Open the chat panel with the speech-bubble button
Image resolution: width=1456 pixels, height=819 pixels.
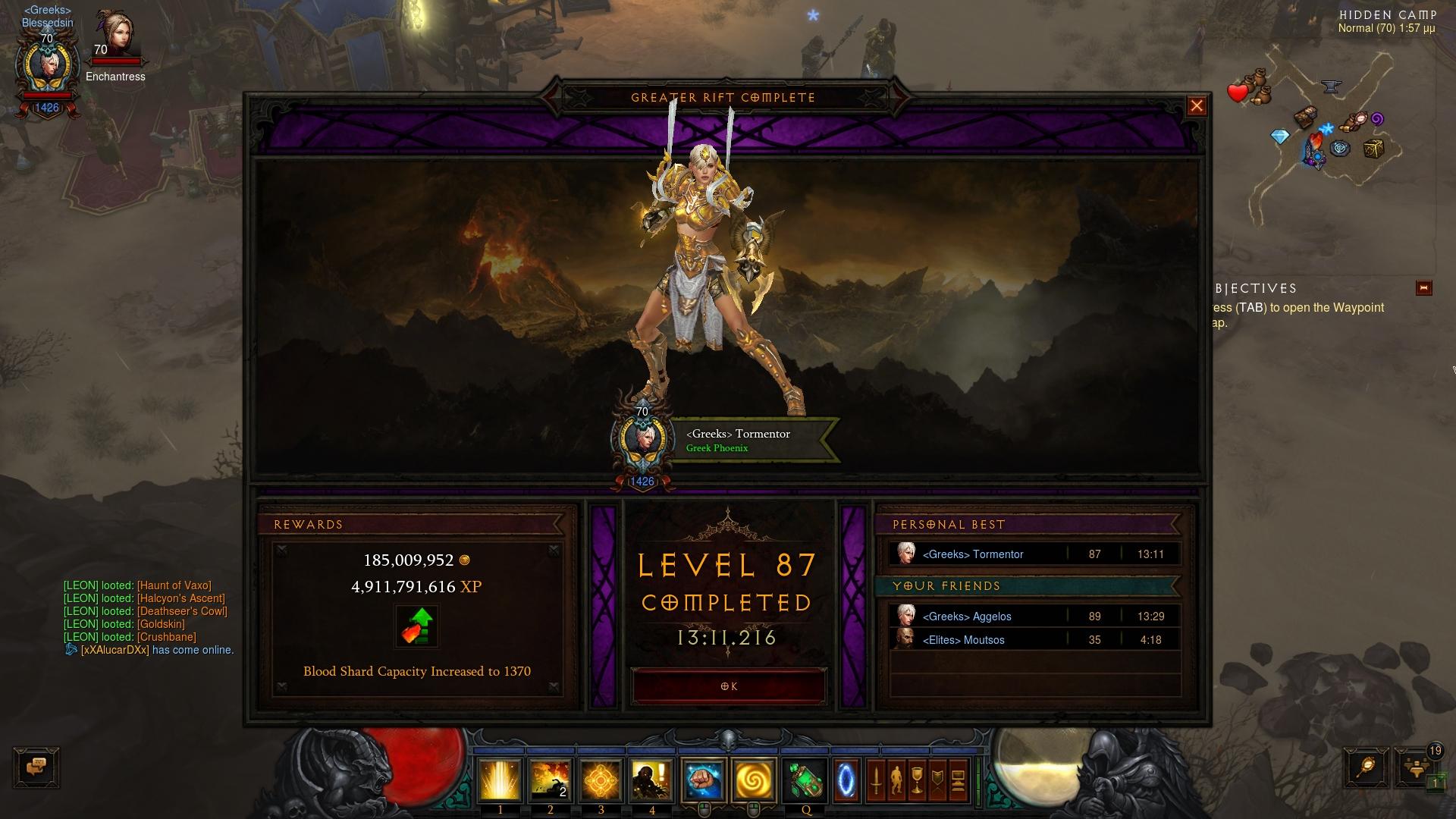click(x=36, y=767)
